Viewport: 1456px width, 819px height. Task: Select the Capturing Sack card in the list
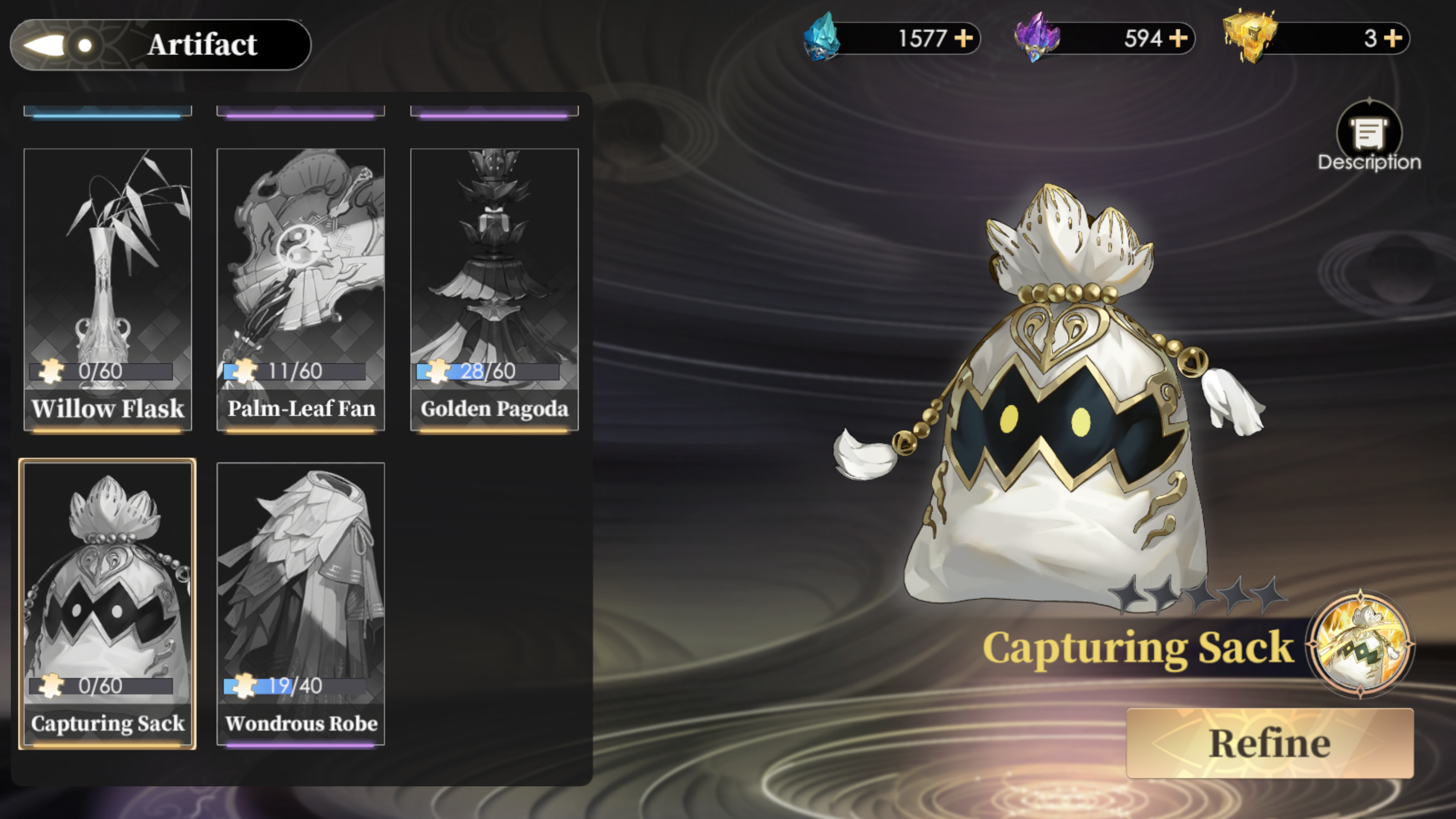pyautogui.click(x=107, y=604)
